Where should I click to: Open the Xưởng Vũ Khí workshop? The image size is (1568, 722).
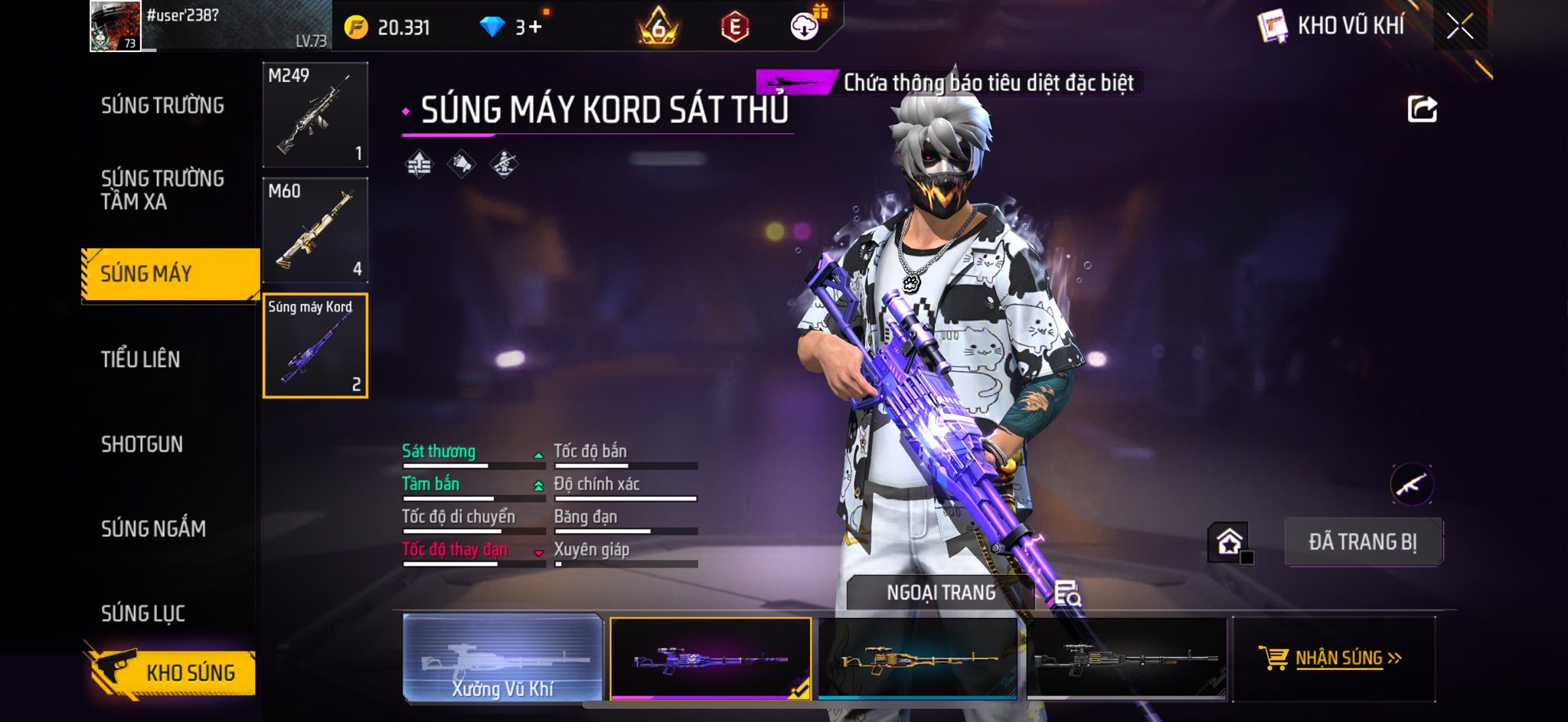502,658
